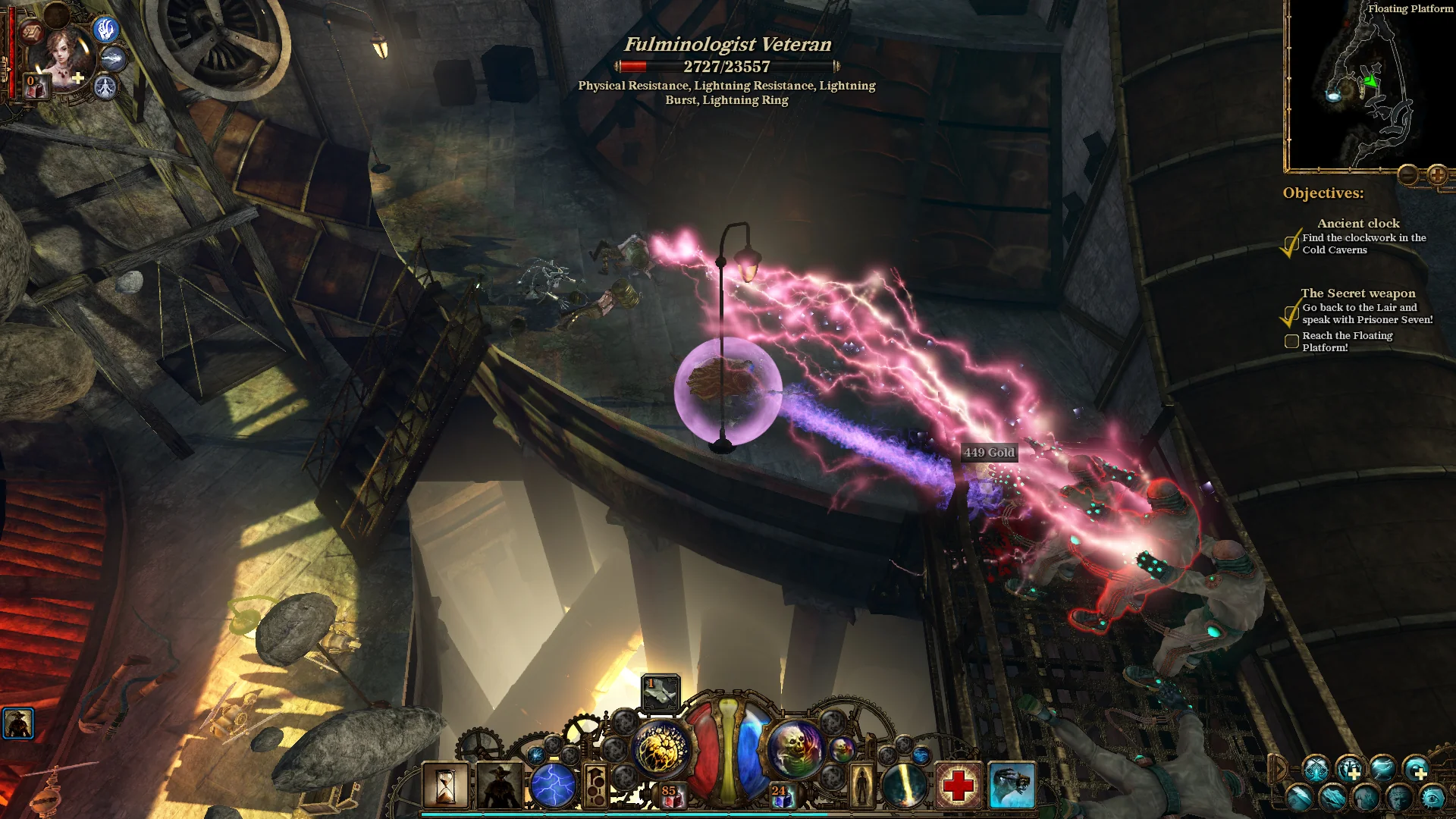Pick up the 449 Gold drop
Image resolution: width=1456 pixels, height=819 pixels.
pyautogui.click(x=988, y=453)
